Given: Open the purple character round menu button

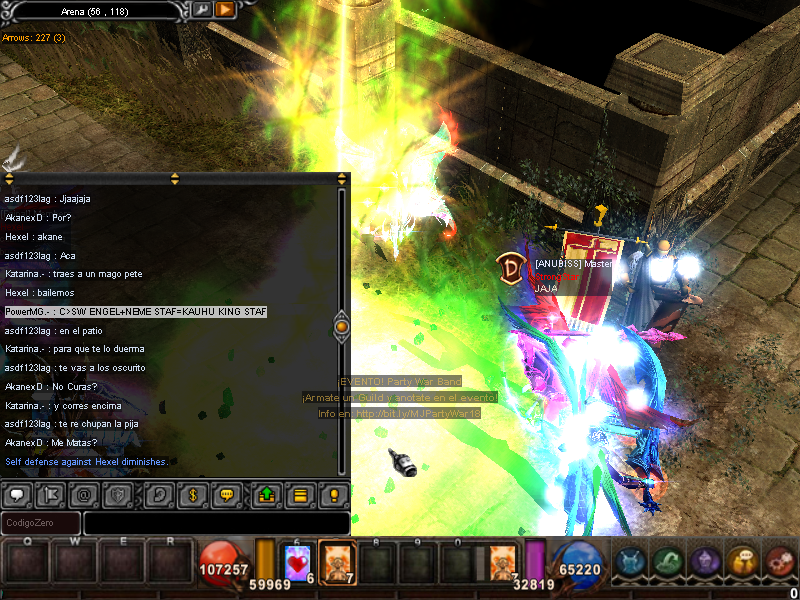Looking at the screenshot, I should coord(706,563).
